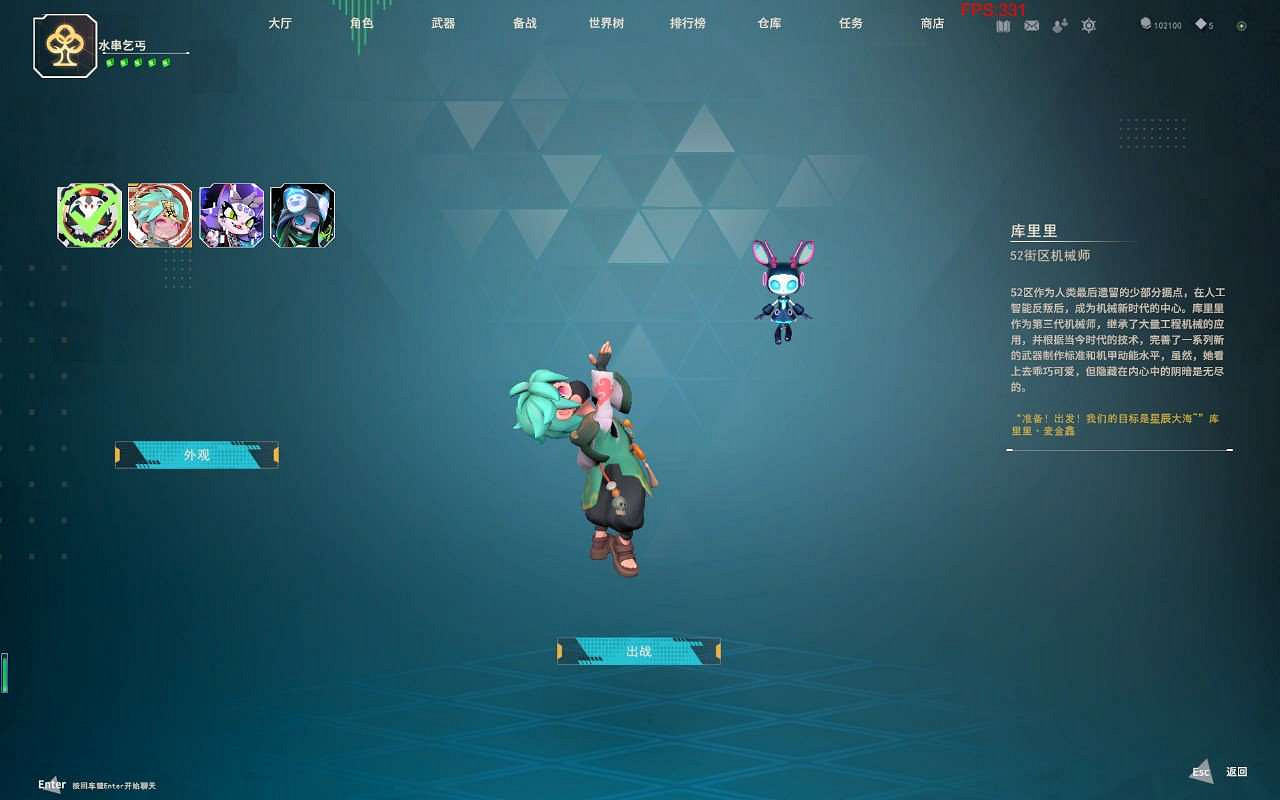
Task: Click the 返回 return link at bottom right
Action: pyautogui.click(x=1238, y=771)
